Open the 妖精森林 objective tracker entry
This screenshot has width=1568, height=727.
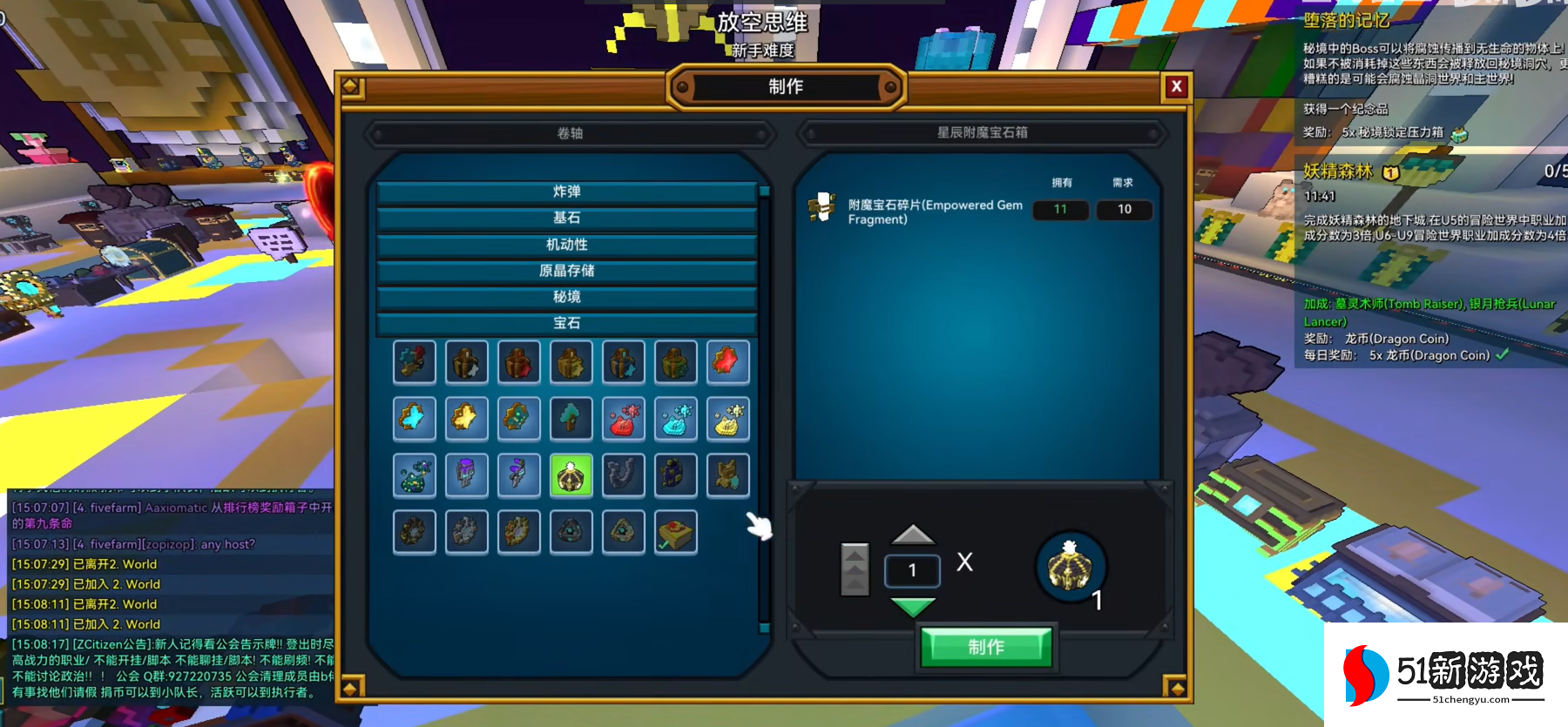tap(1338, 172)
